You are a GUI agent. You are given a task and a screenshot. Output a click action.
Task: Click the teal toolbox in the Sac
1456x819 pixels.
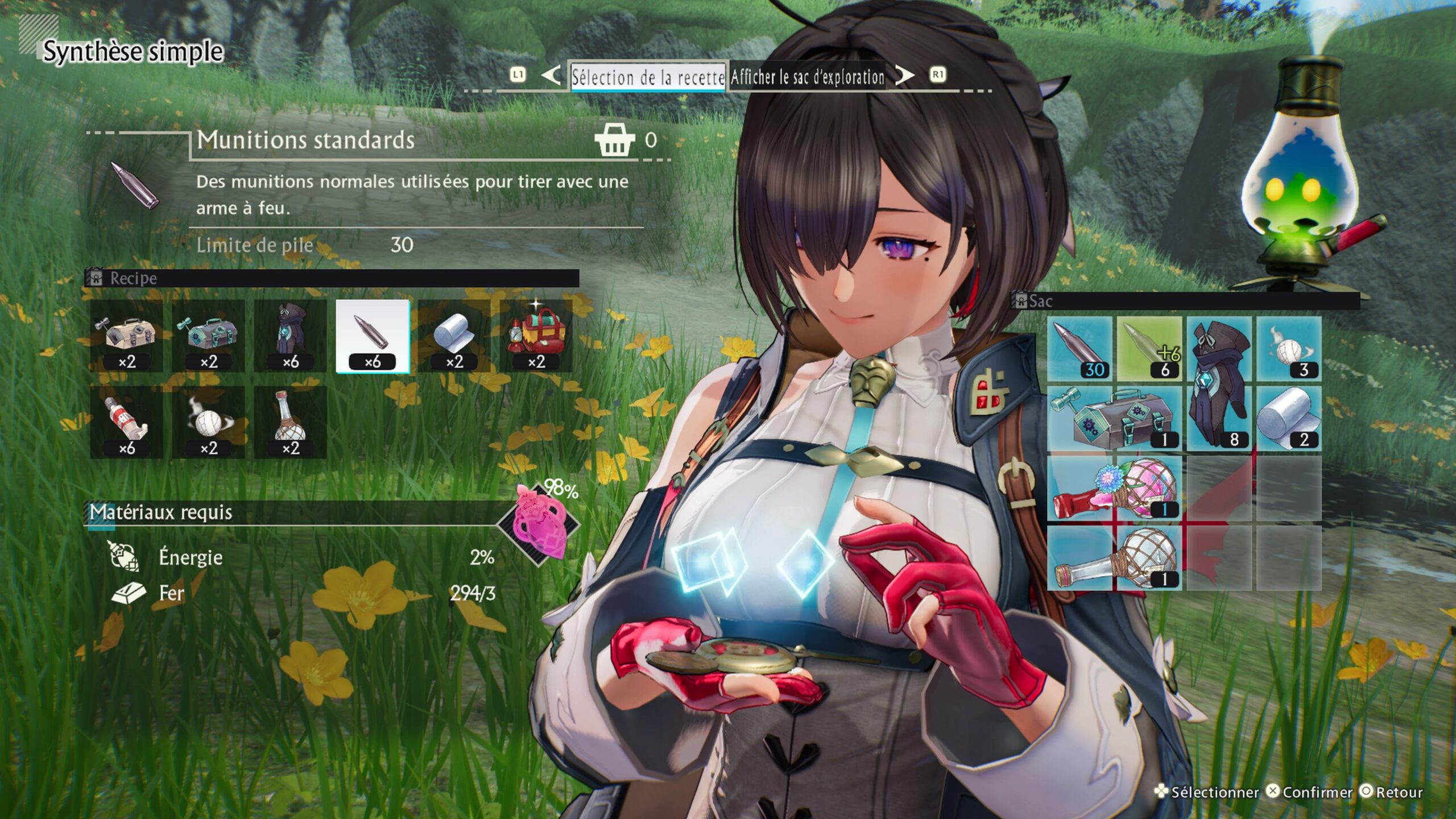[1114, 419]
